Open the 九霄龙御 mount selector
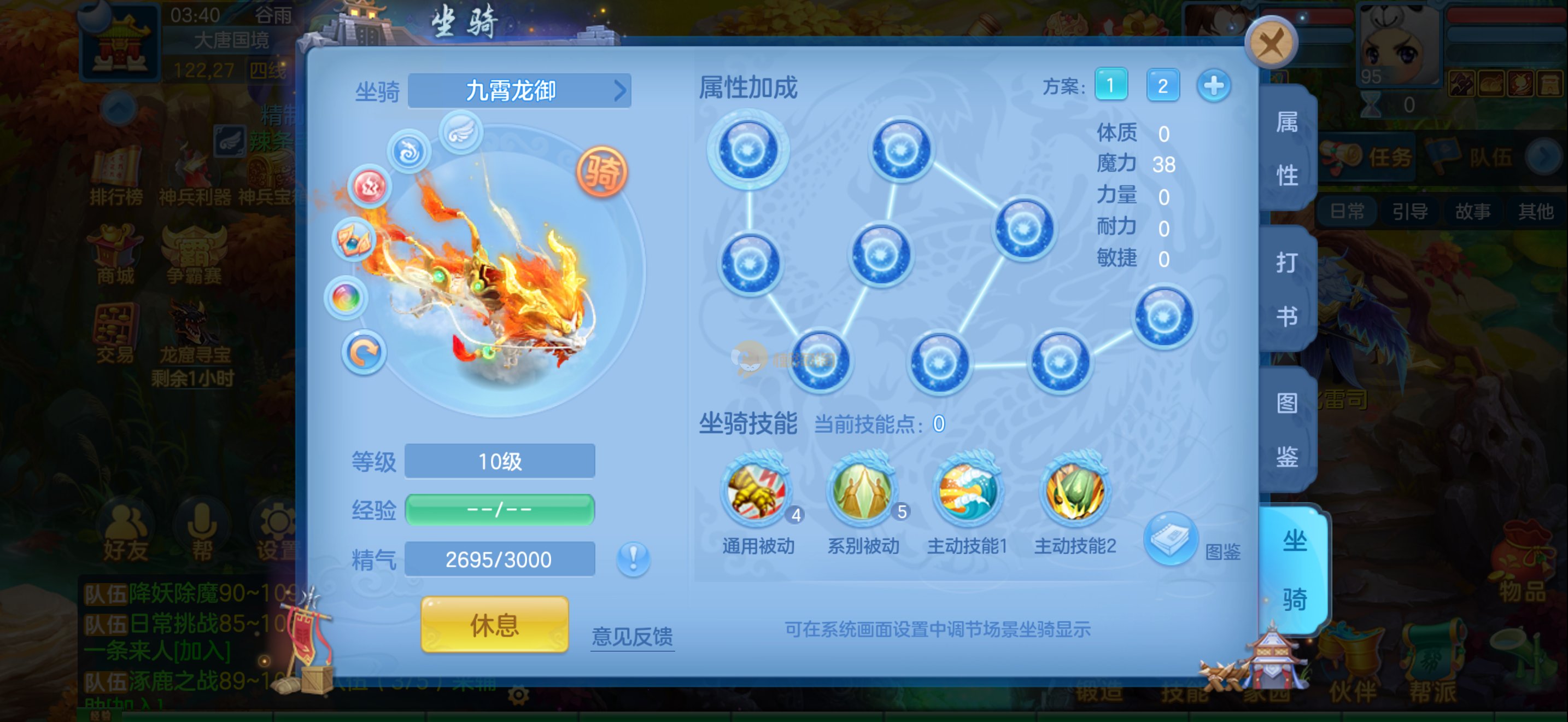The width and height of the screenshot is (1568, 722). tap(519, 91)
